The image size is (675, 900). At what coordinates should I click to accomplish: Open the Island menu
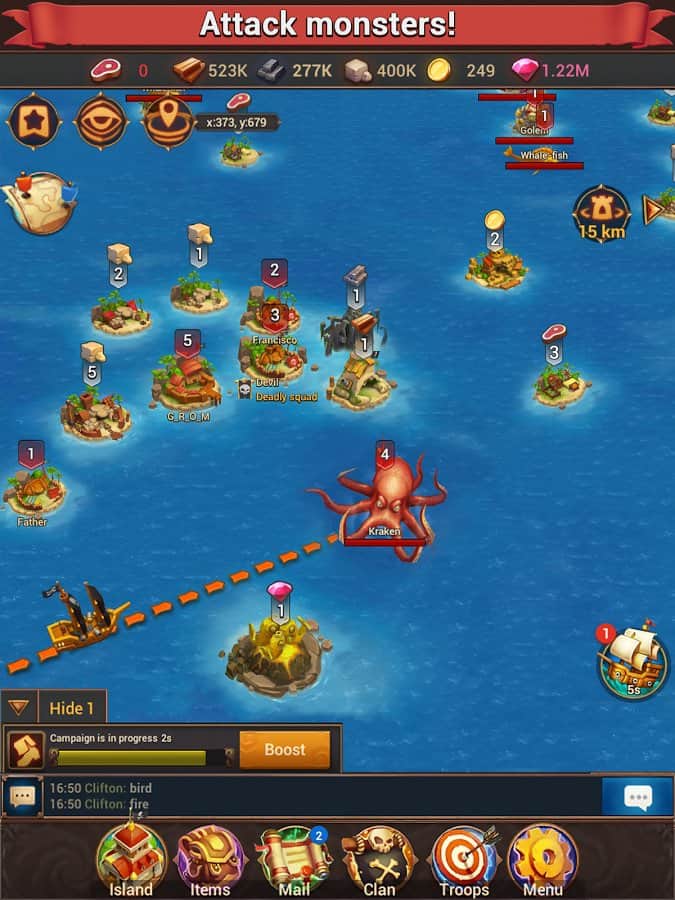click(131, 859)
